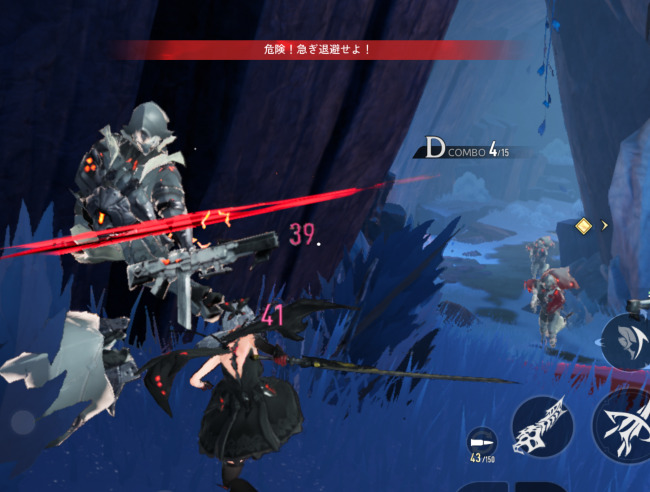Use the crossed blades attack button
650x492 pixels.
click(x=624, y=425)
